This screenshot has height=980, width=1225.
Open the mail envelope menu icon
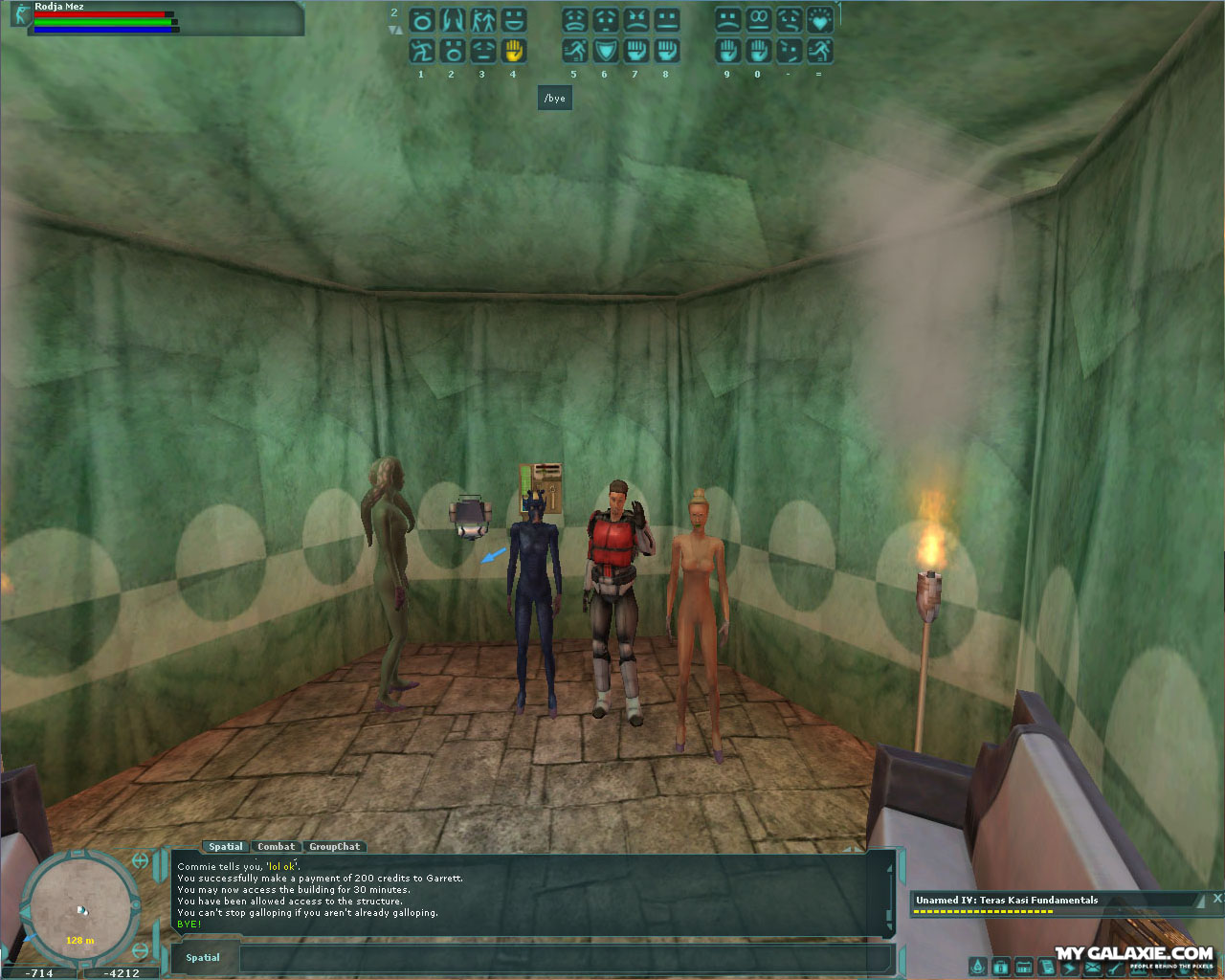pyautogui.click(x=1092, y=968)
